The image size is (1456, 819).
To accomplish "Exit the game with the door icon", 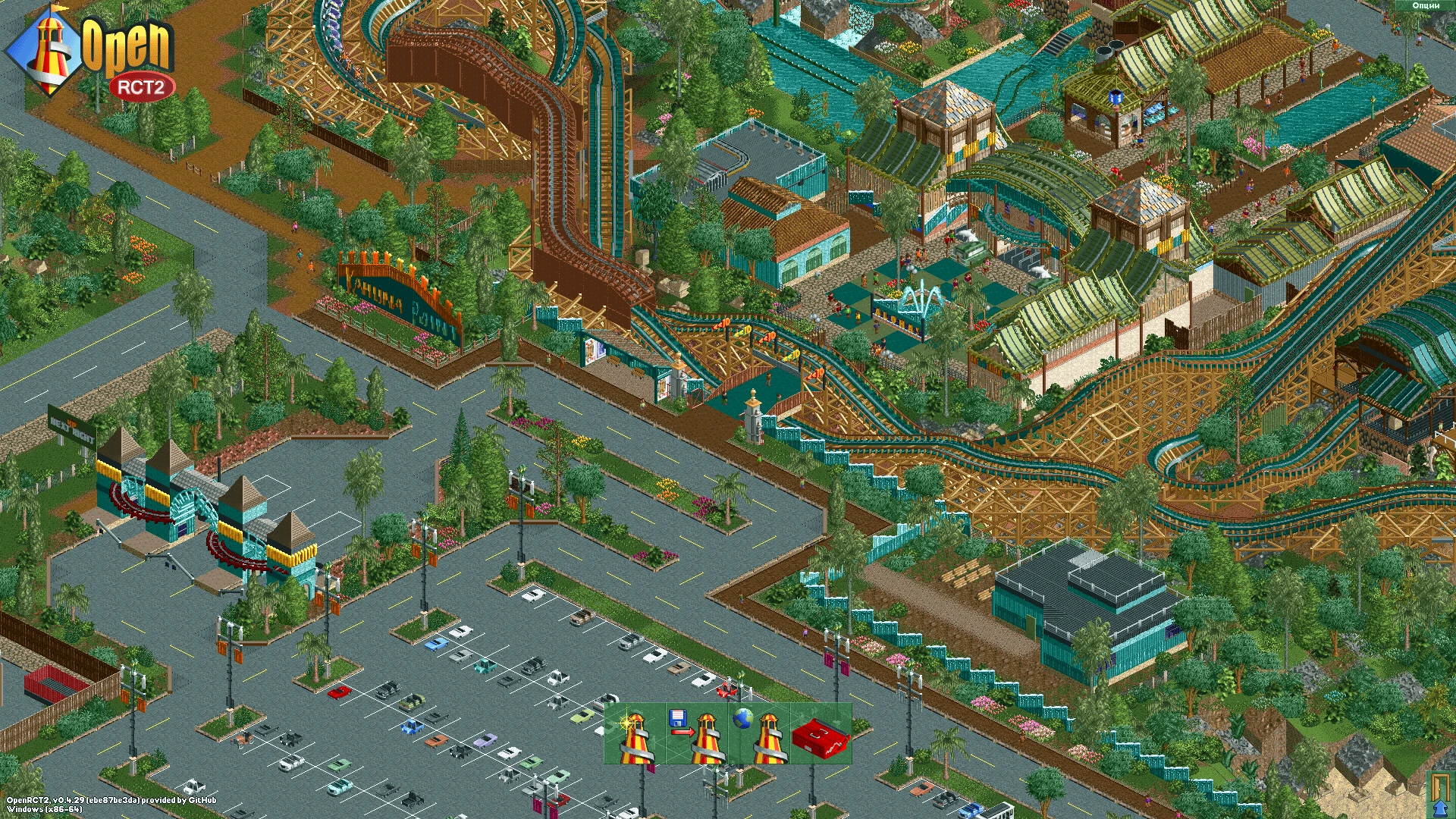I will click(x=1439, y=795).
